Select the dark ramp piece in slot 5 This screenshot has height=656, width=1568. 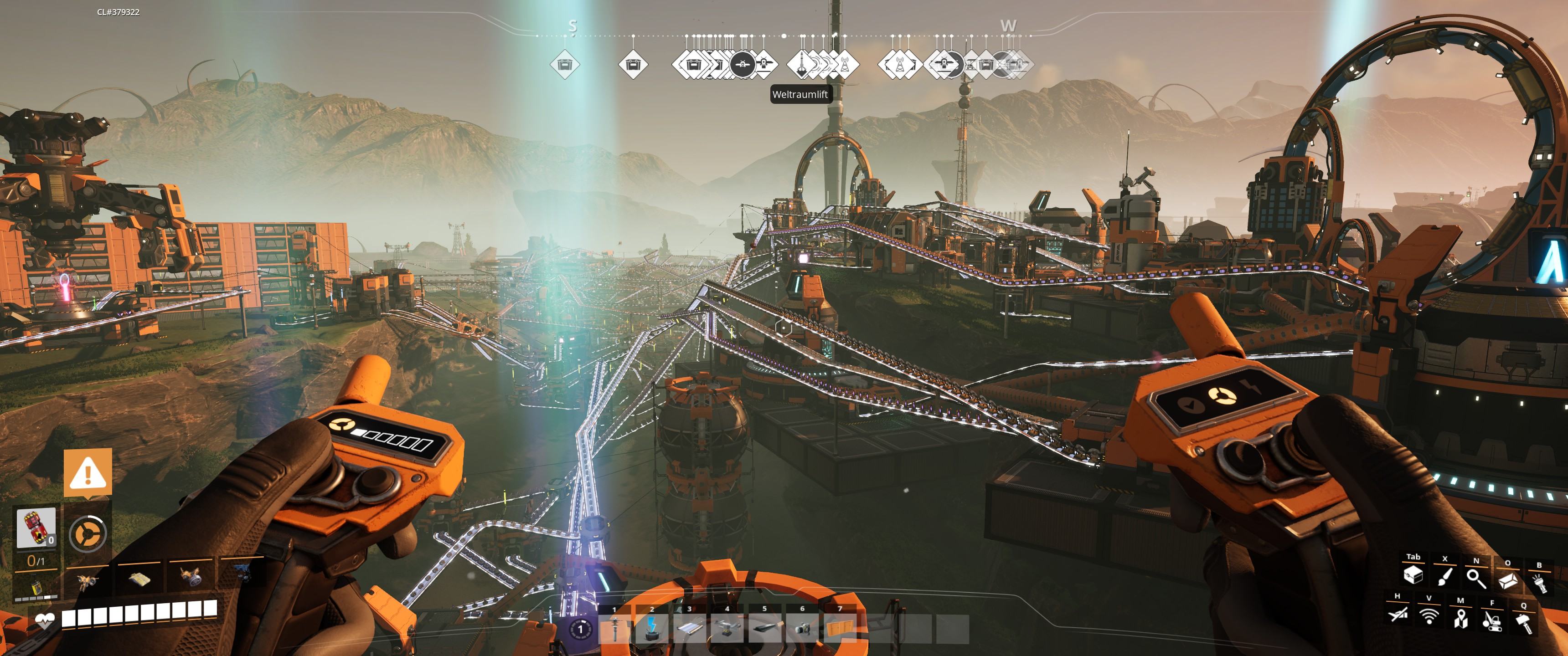pos(765,629)
